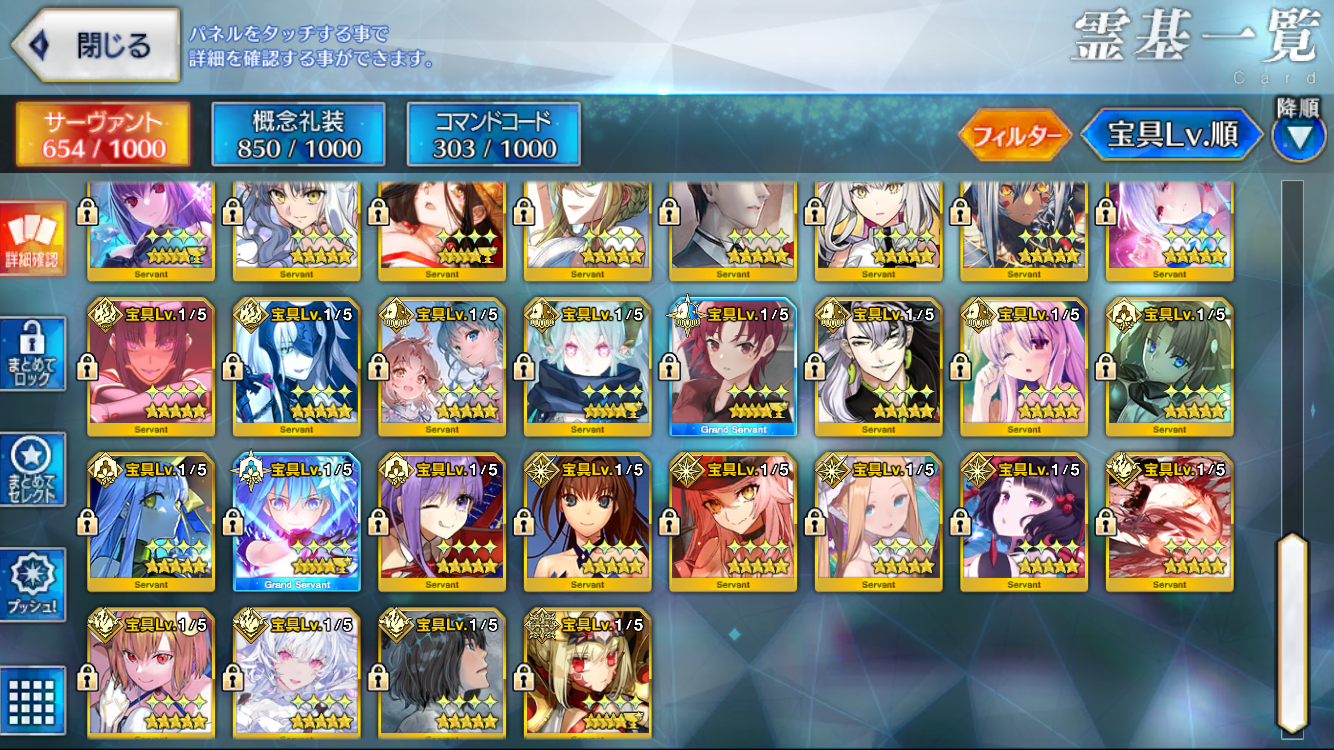Select the blonde girl servant card
This screenshot has width=1334, height=750.
point(879,523)
